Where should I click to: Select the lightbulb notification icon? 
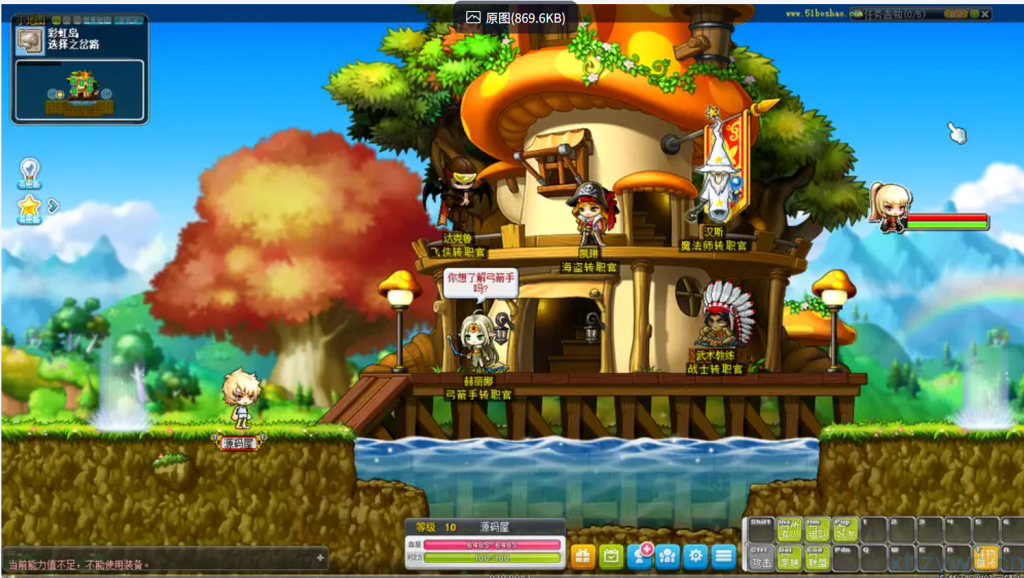(x=30, y=172)
